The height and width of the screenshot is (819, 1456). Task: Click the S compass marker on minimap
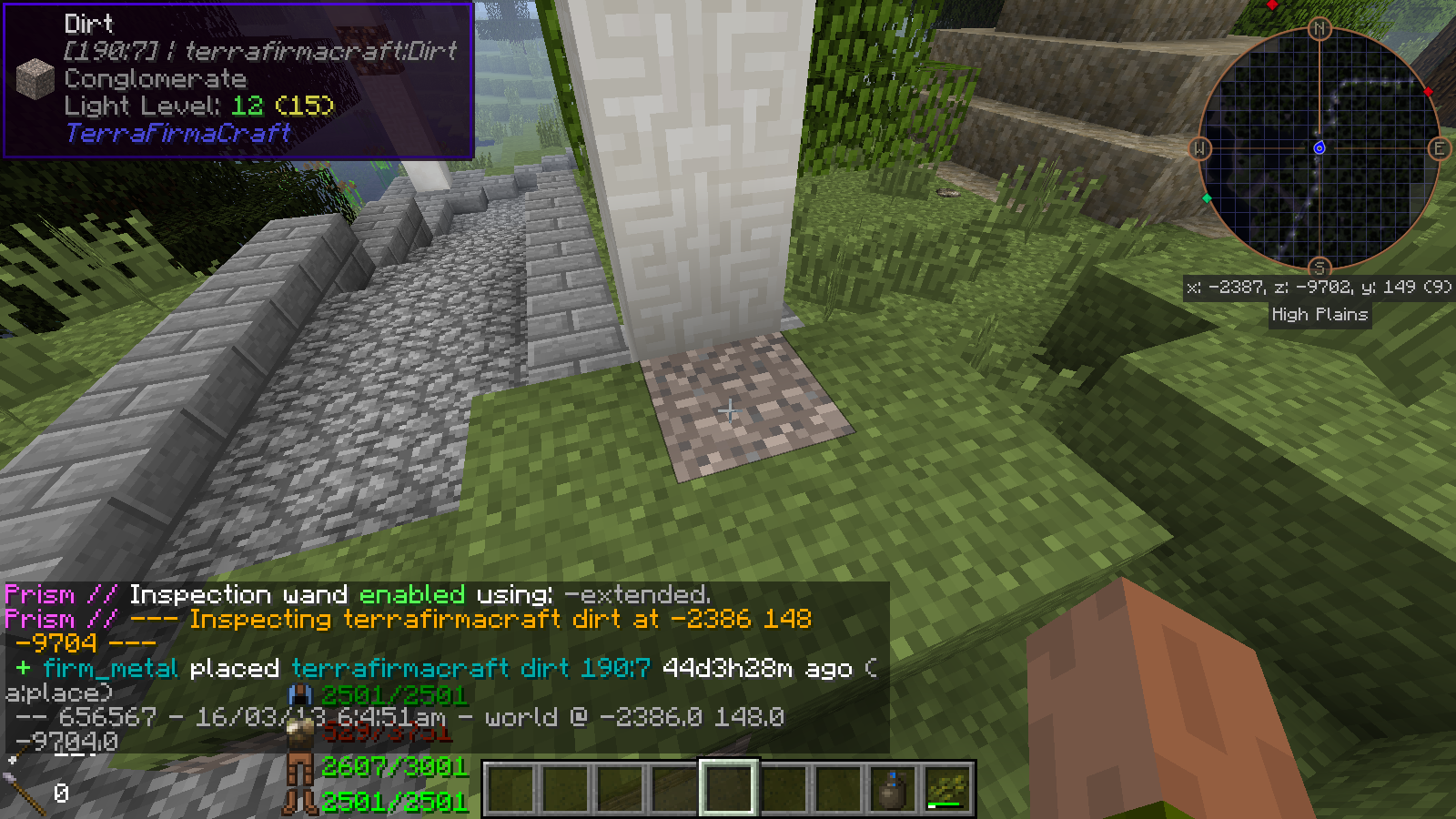[1319, 268]
